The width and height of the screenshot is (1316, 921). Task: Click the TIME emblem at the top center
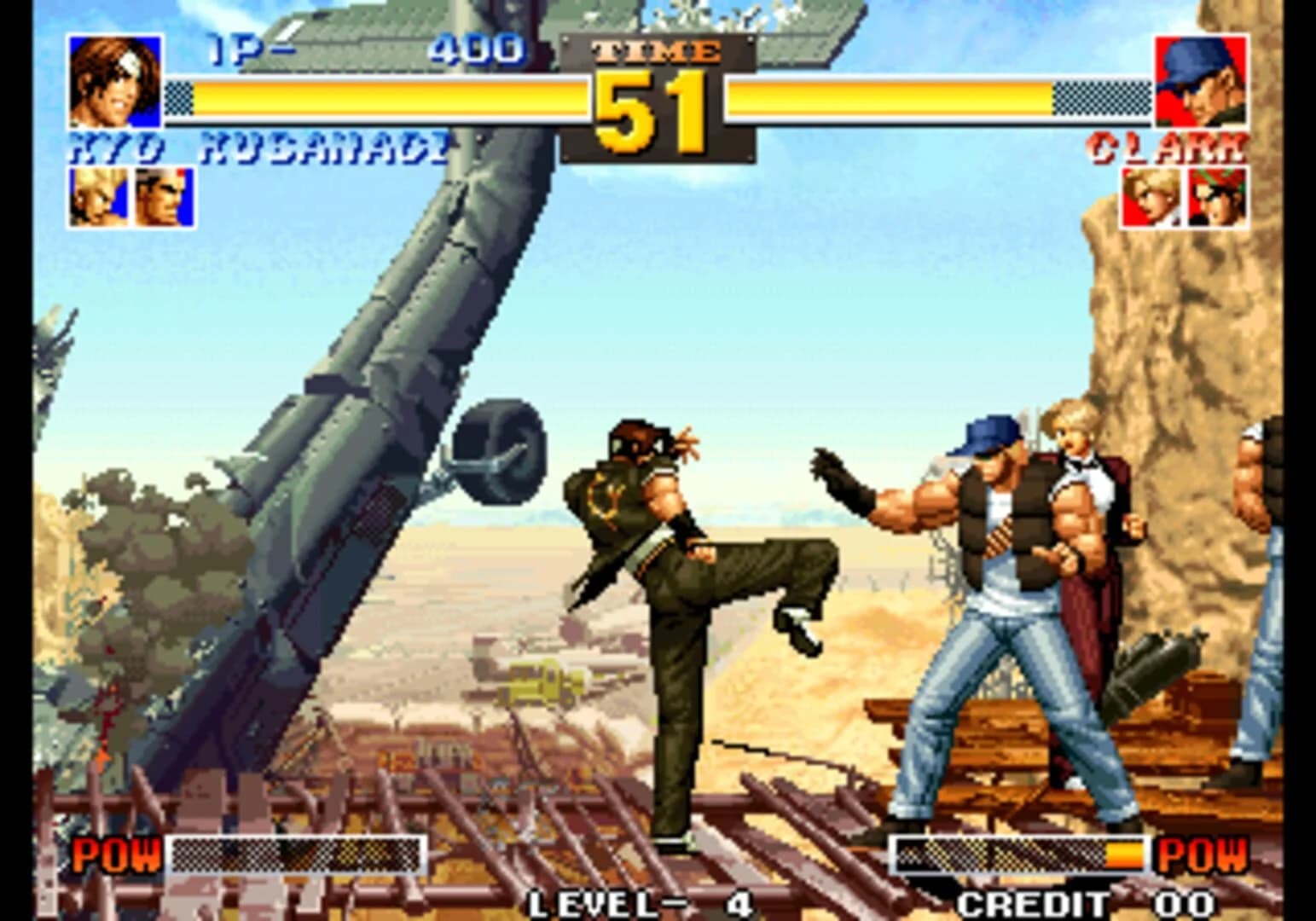click(658, 53)
